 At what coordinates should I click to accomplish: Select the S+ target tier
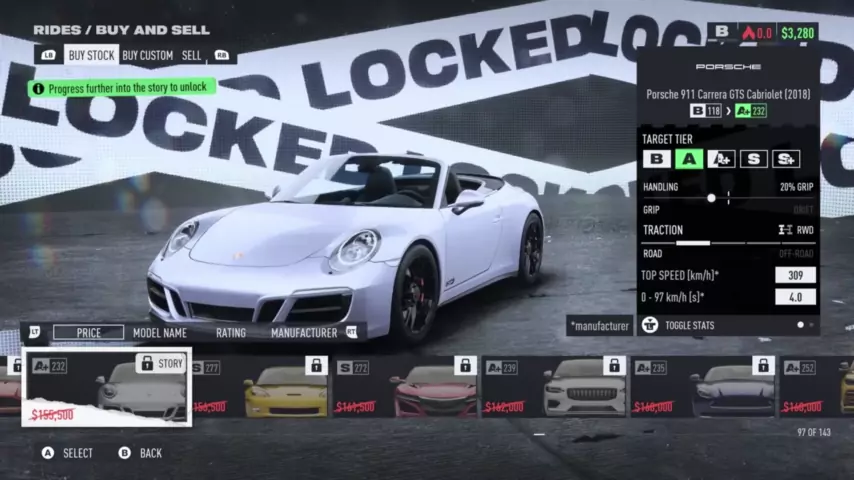(786, 158)
